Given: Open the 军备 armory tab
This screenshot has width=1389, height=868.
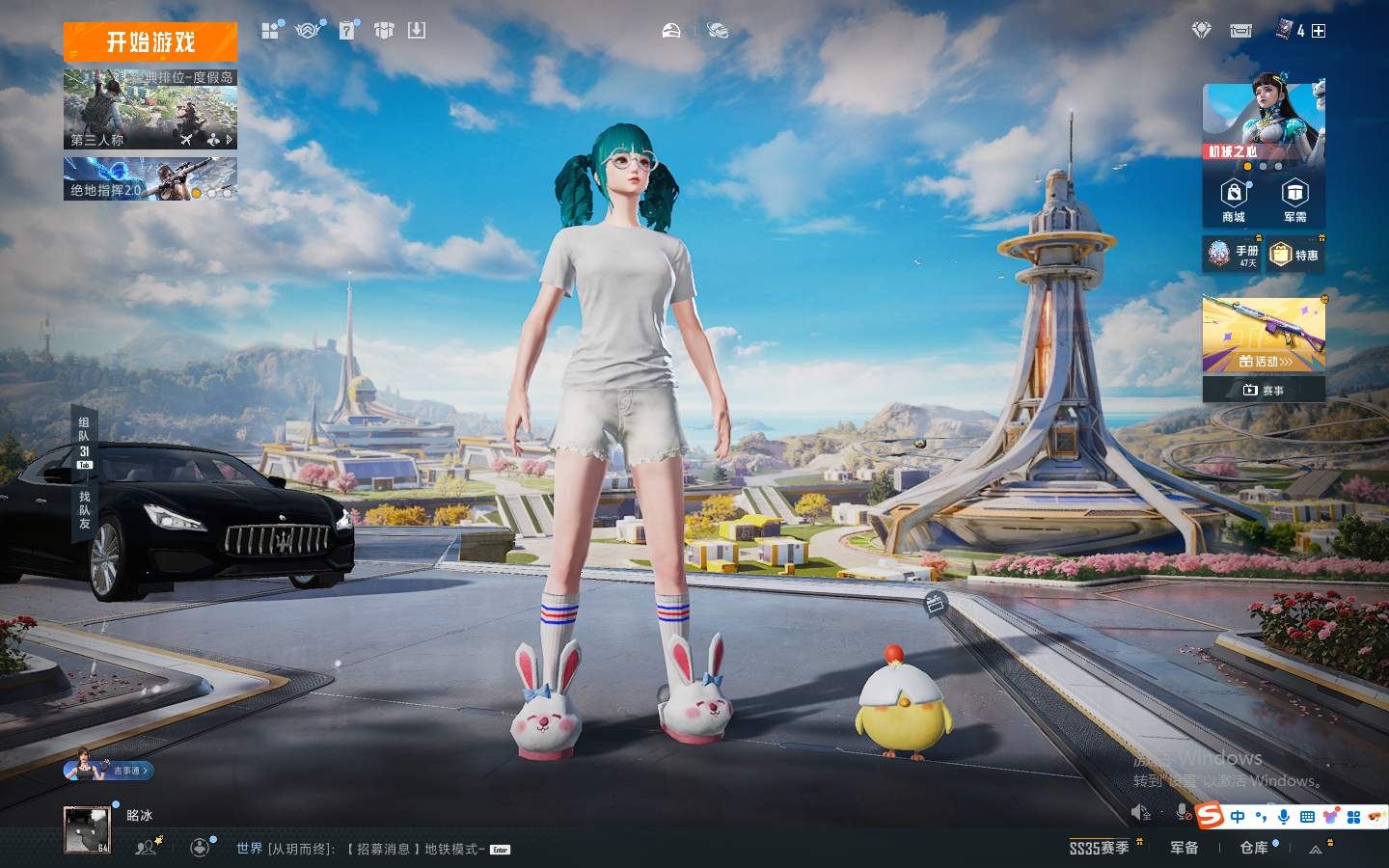Looking at the screenshot, I should (1185, 848).
